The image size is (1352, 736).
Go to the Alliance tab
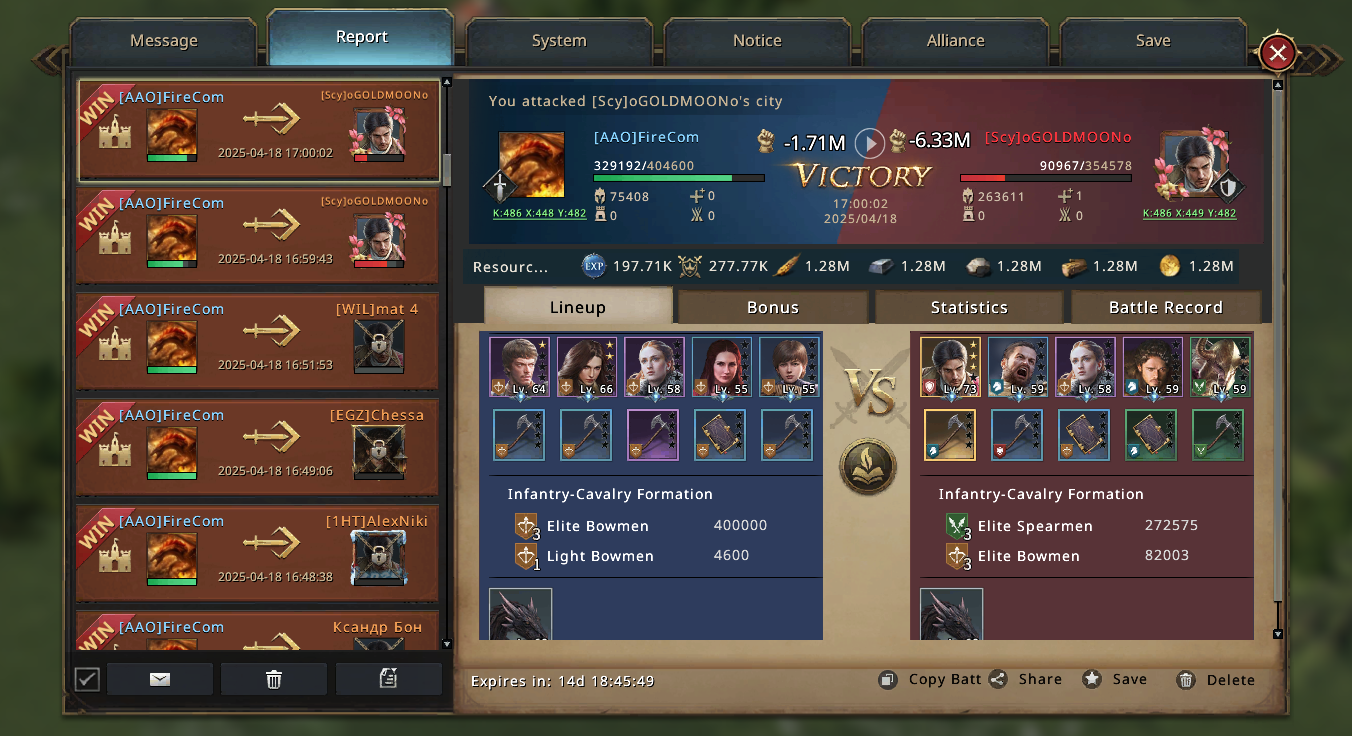click(955, 41)
